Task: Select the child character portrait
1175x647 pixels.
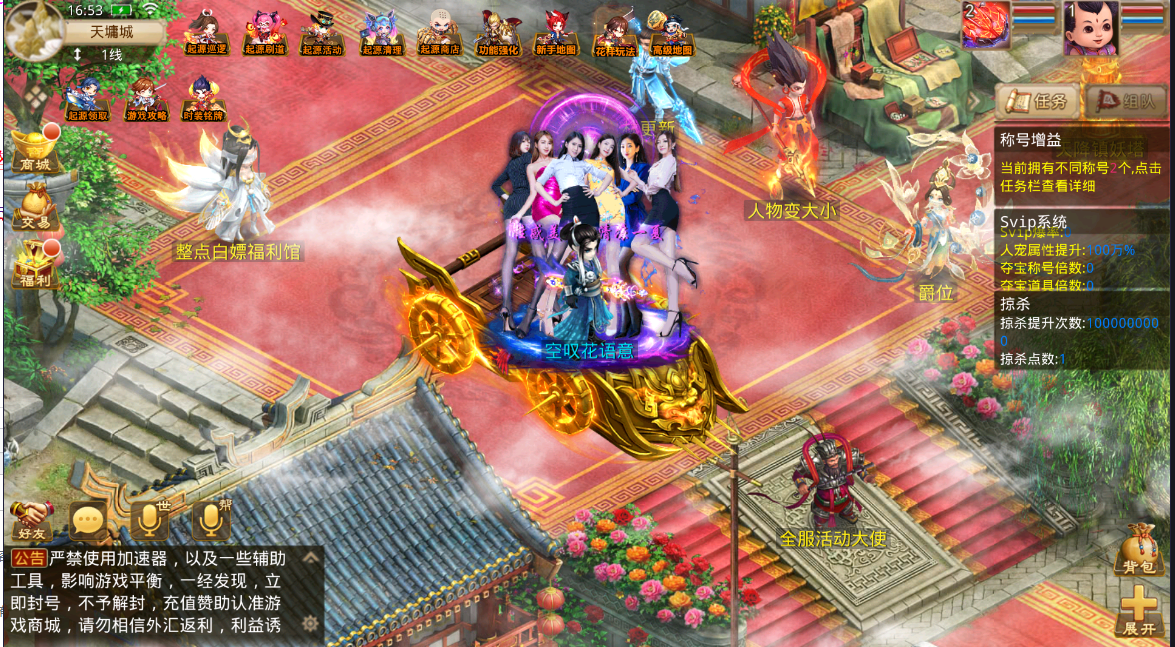Action: (x=1089, y=28)
